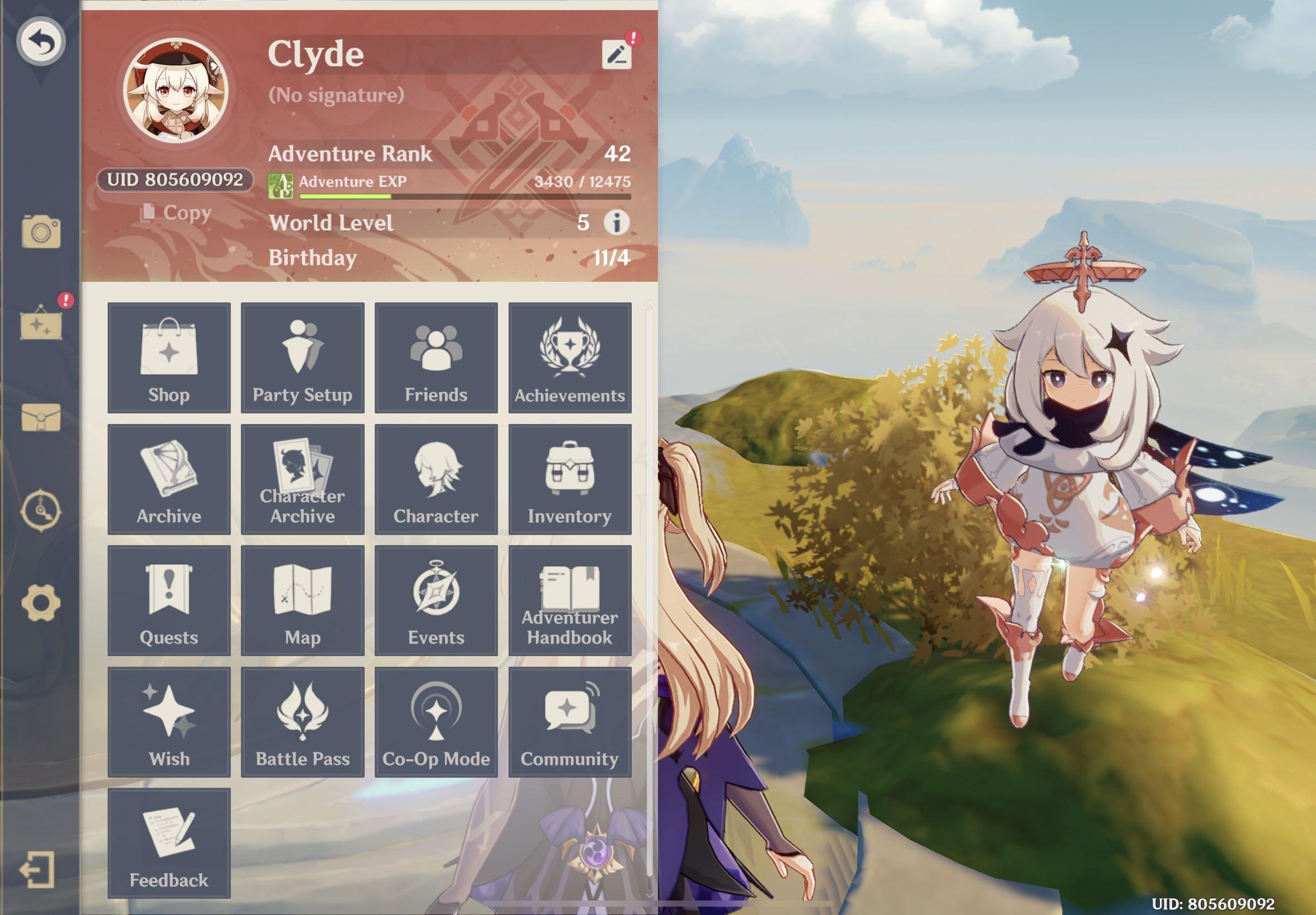Open the Map
The image size is (1316, 915).
[x=302, y=600]
